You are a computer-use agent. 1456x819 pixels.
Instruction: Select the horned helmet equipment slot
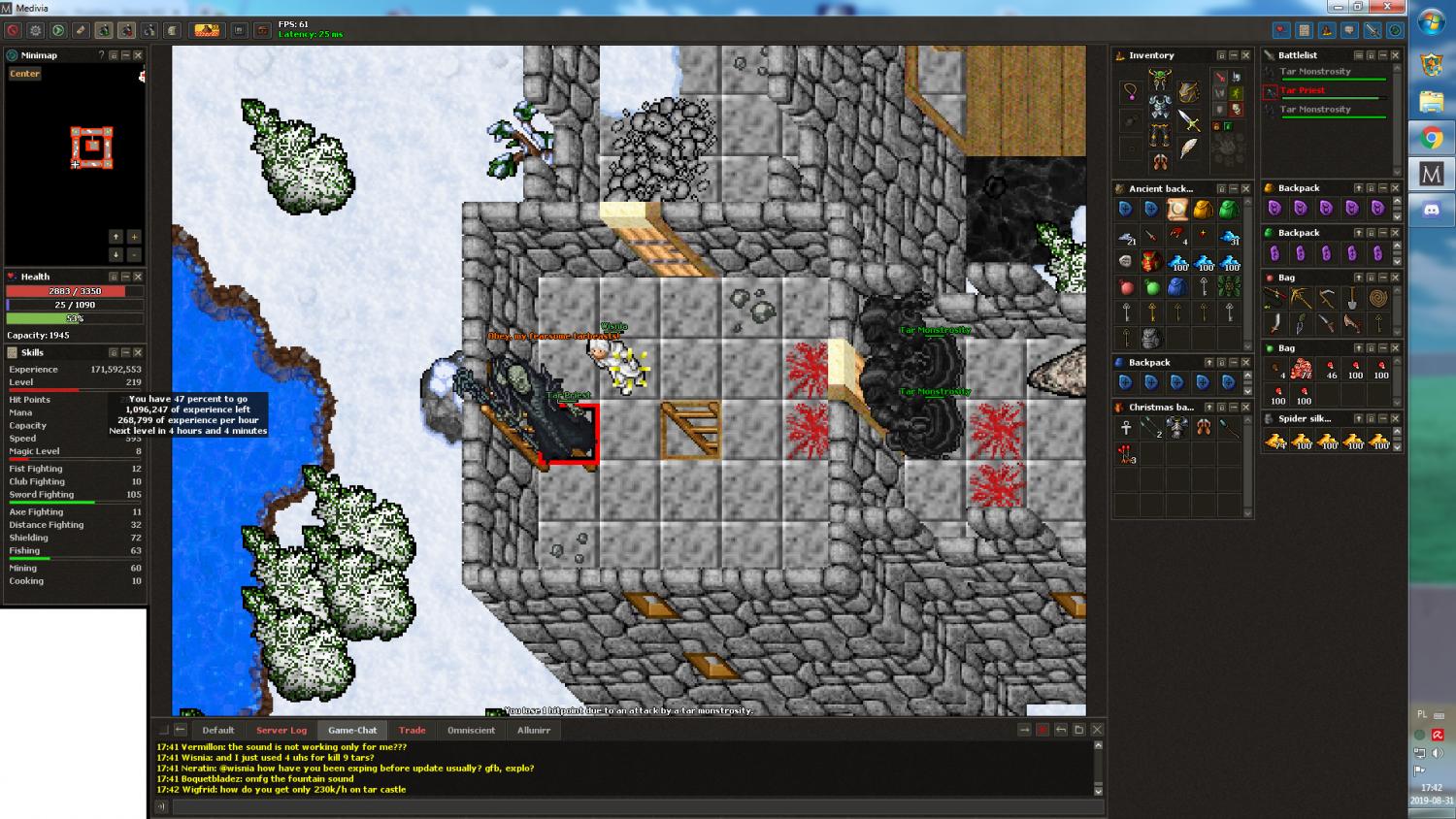coord(1159,79)
